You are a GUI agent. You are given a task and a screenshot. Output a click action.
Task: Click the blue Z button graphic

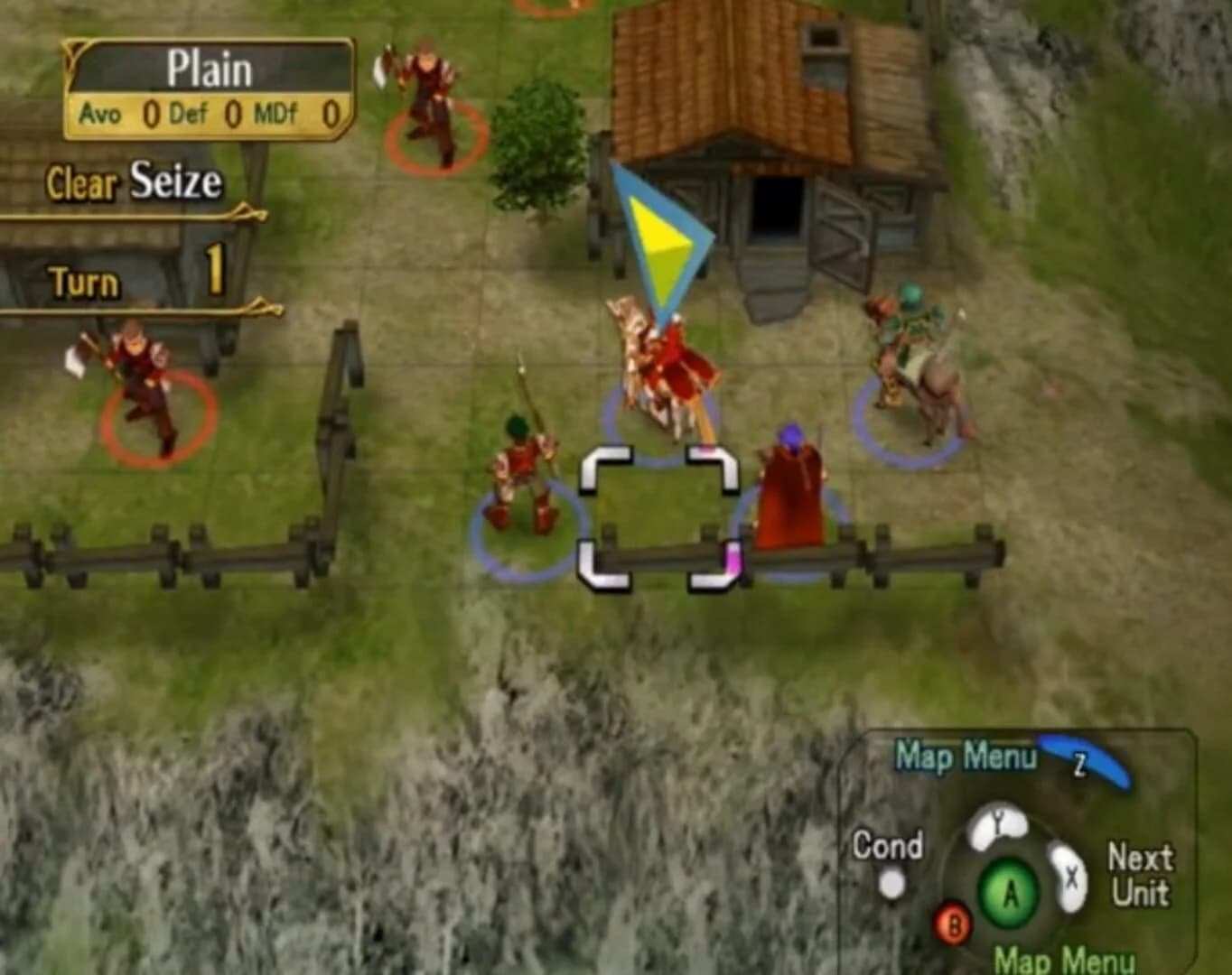point(1084,763)
